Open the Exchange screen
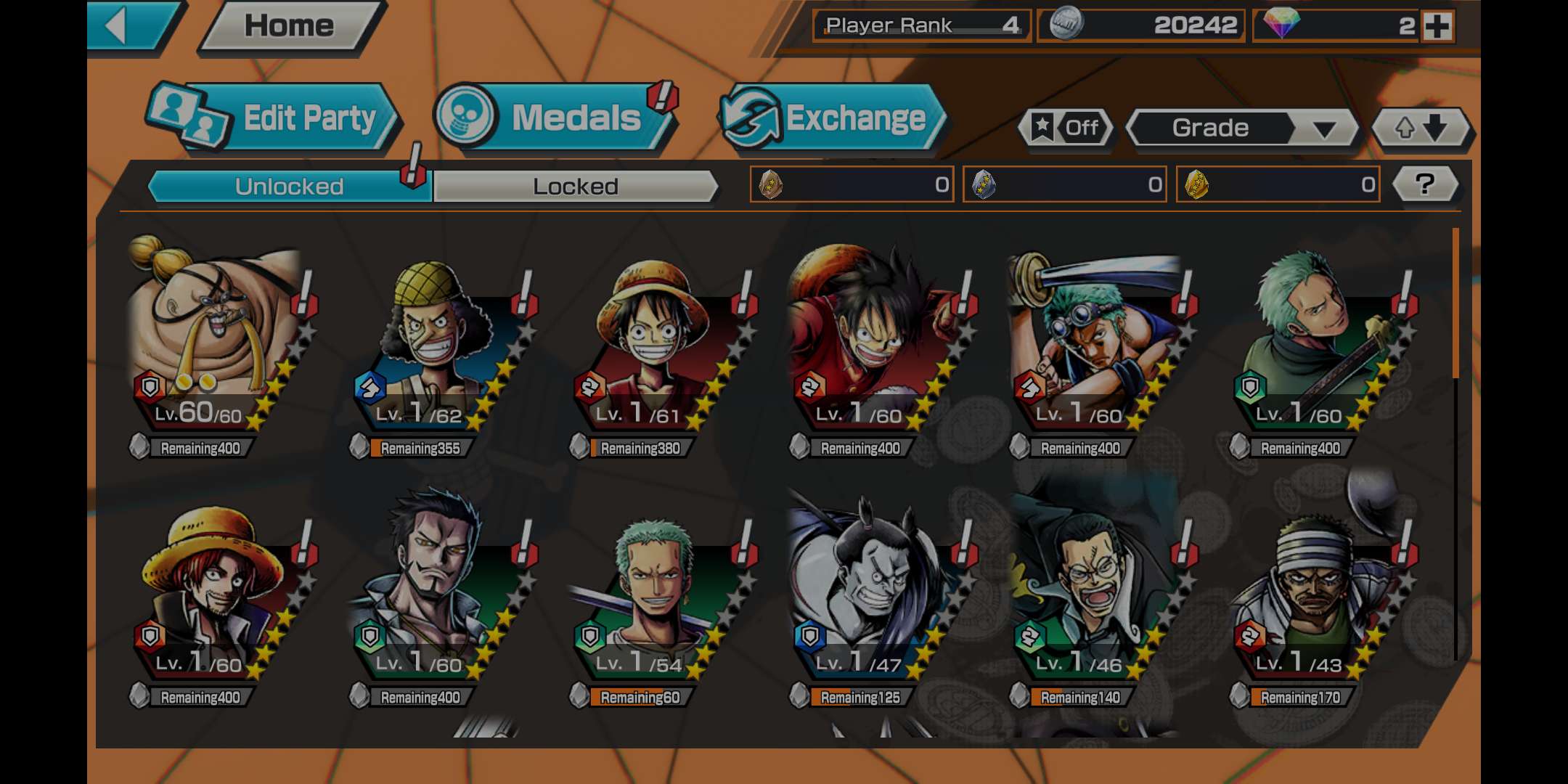 (835, 118)
